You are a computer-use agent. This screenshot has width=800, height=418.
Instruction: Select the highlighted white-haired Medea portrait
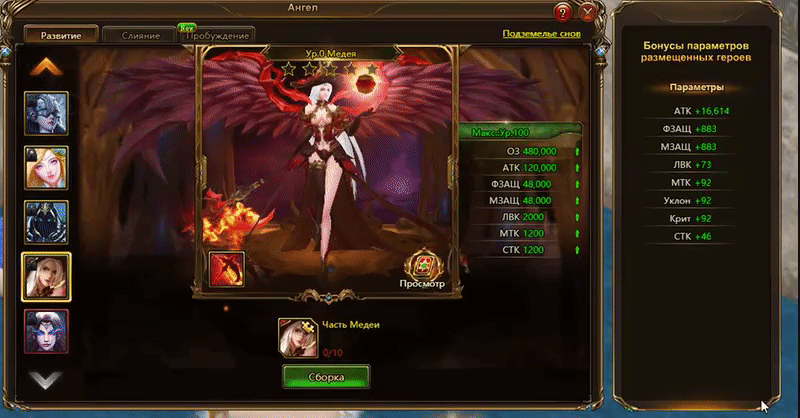pyautogui.click(x=47, y=275)
